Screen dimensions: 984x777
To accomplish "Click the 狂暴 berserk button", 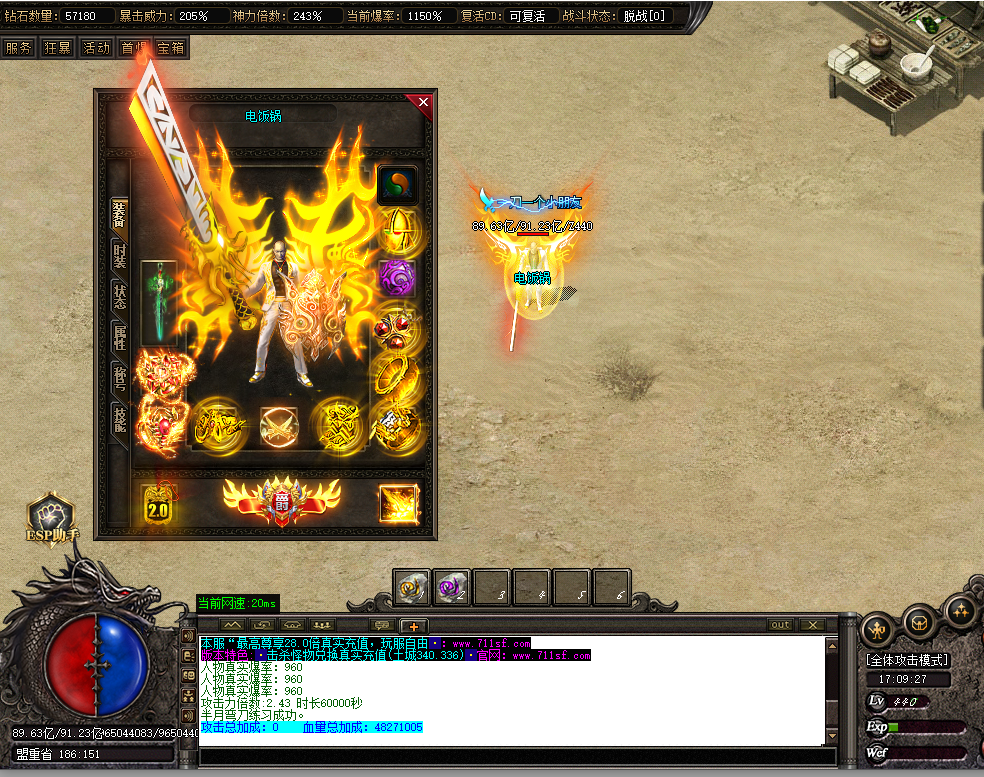I will [57, 47].
